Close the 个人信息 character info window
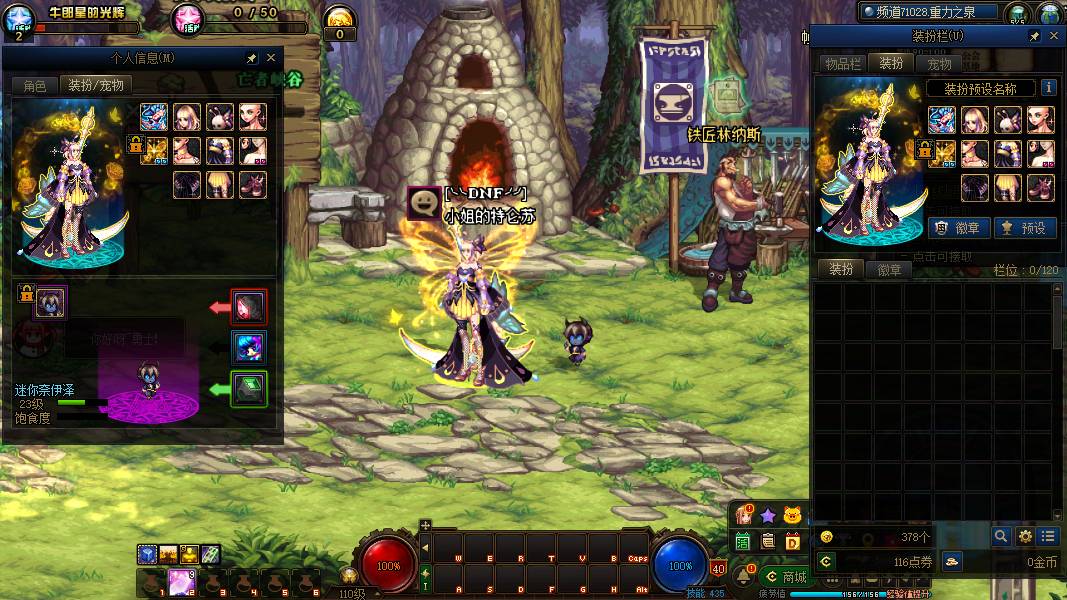Screen dimensions: 1067x600 pyautogui.click(x=271, y=58)
